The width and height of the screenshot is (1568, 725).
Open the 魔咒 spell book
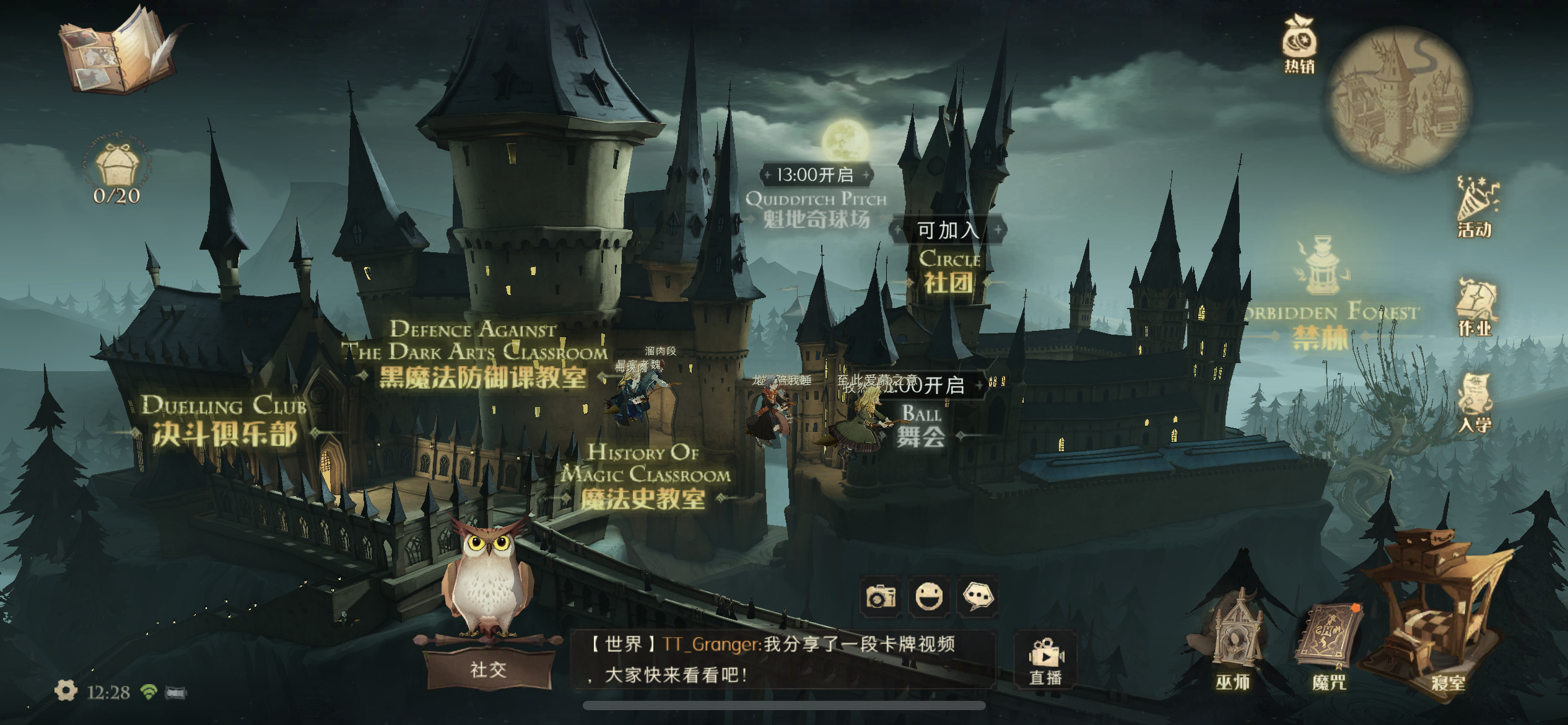[1330, 648]
